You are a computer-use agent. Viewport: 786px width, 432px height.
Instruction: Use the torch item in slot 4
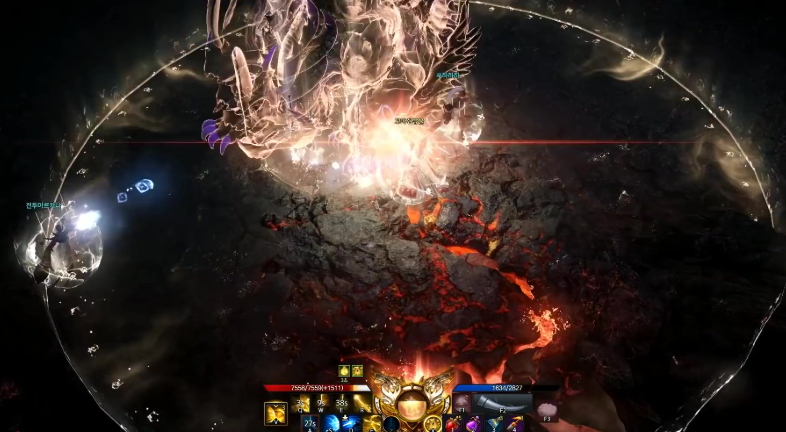[513, 424]
